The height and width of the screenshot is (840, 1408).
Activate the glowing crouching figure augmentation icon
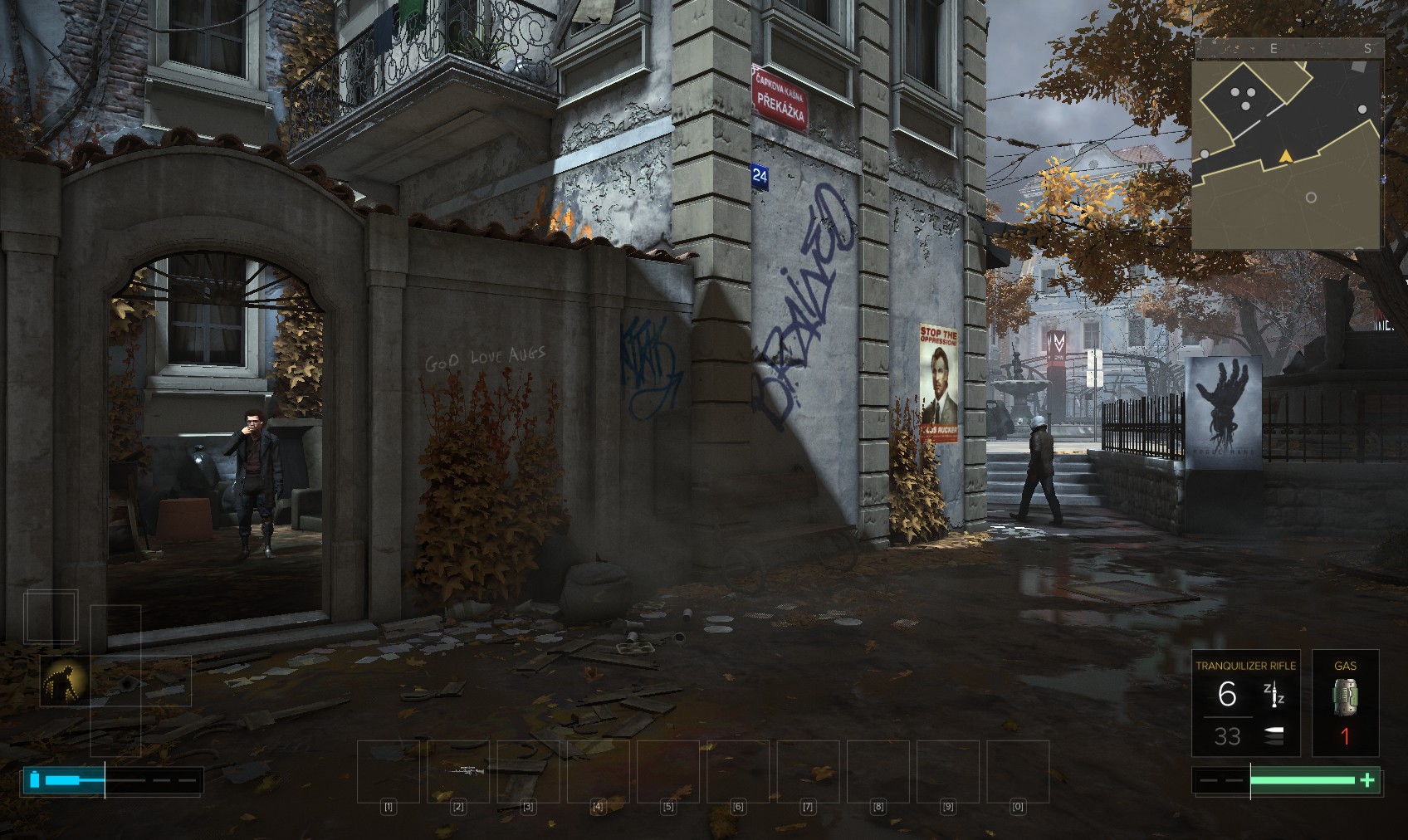65,681
